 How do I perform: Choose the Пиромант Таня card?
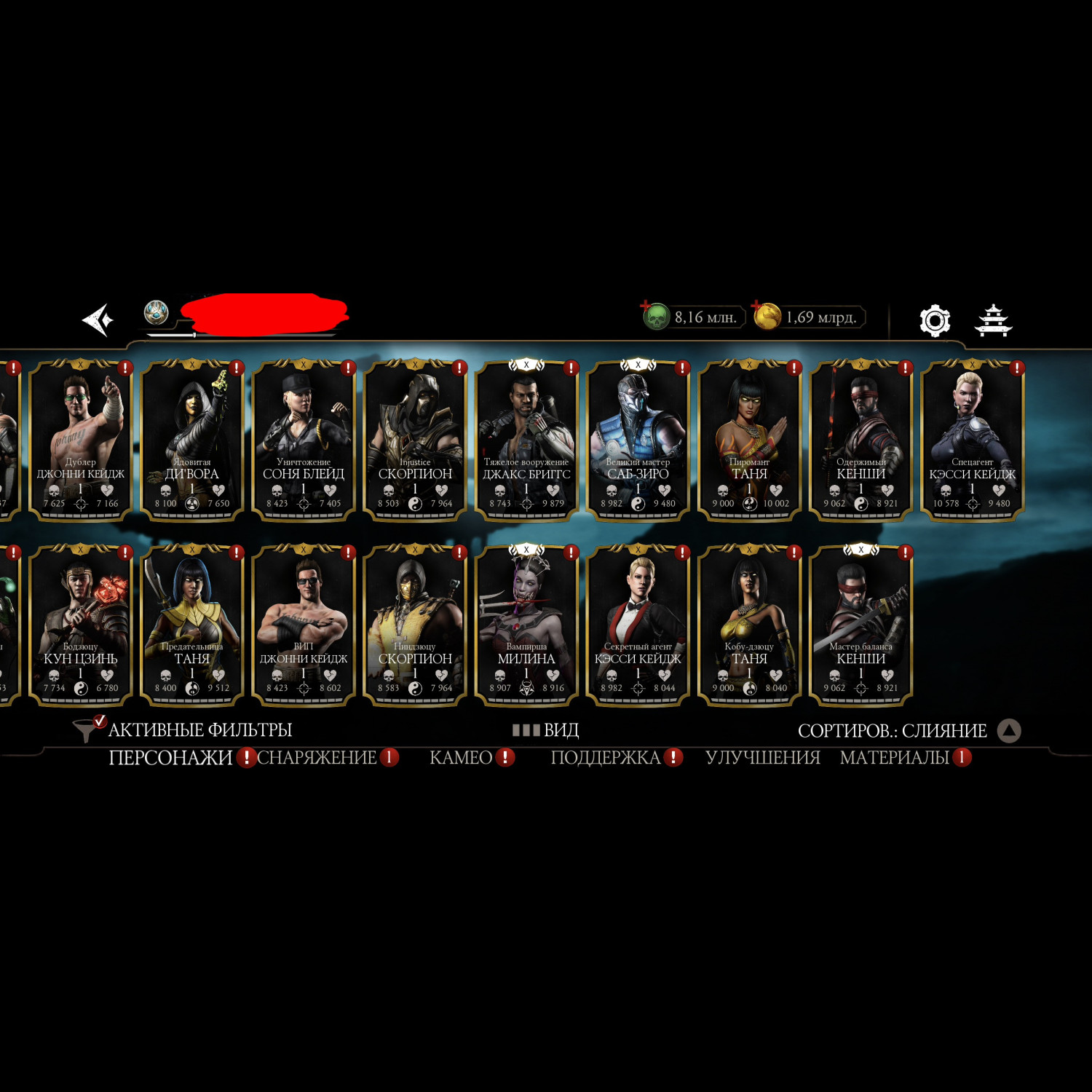[x=749, y=439]
